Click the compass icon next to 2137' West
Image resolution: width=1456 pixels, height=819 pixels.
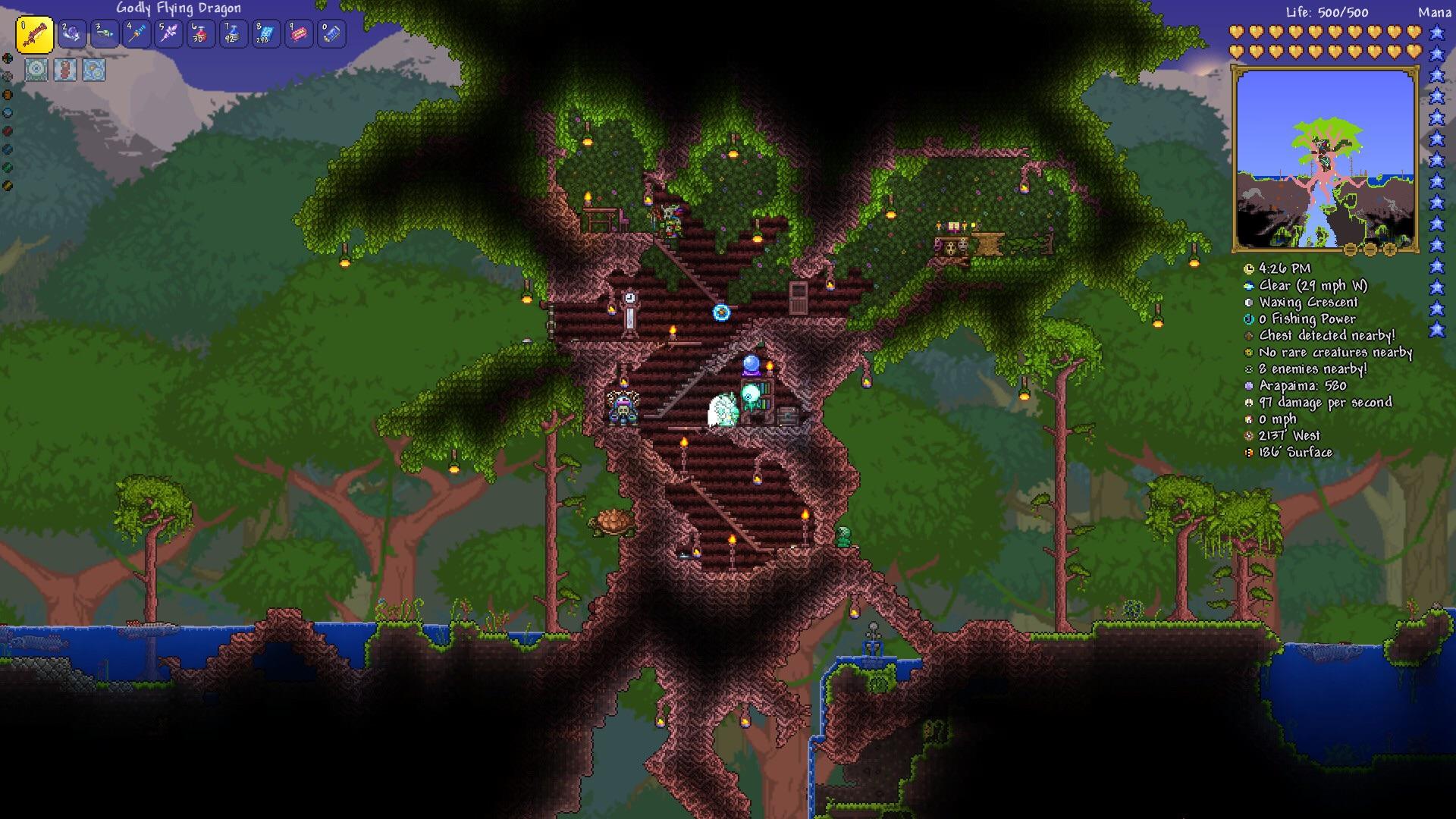click(x=1248, y=435)
